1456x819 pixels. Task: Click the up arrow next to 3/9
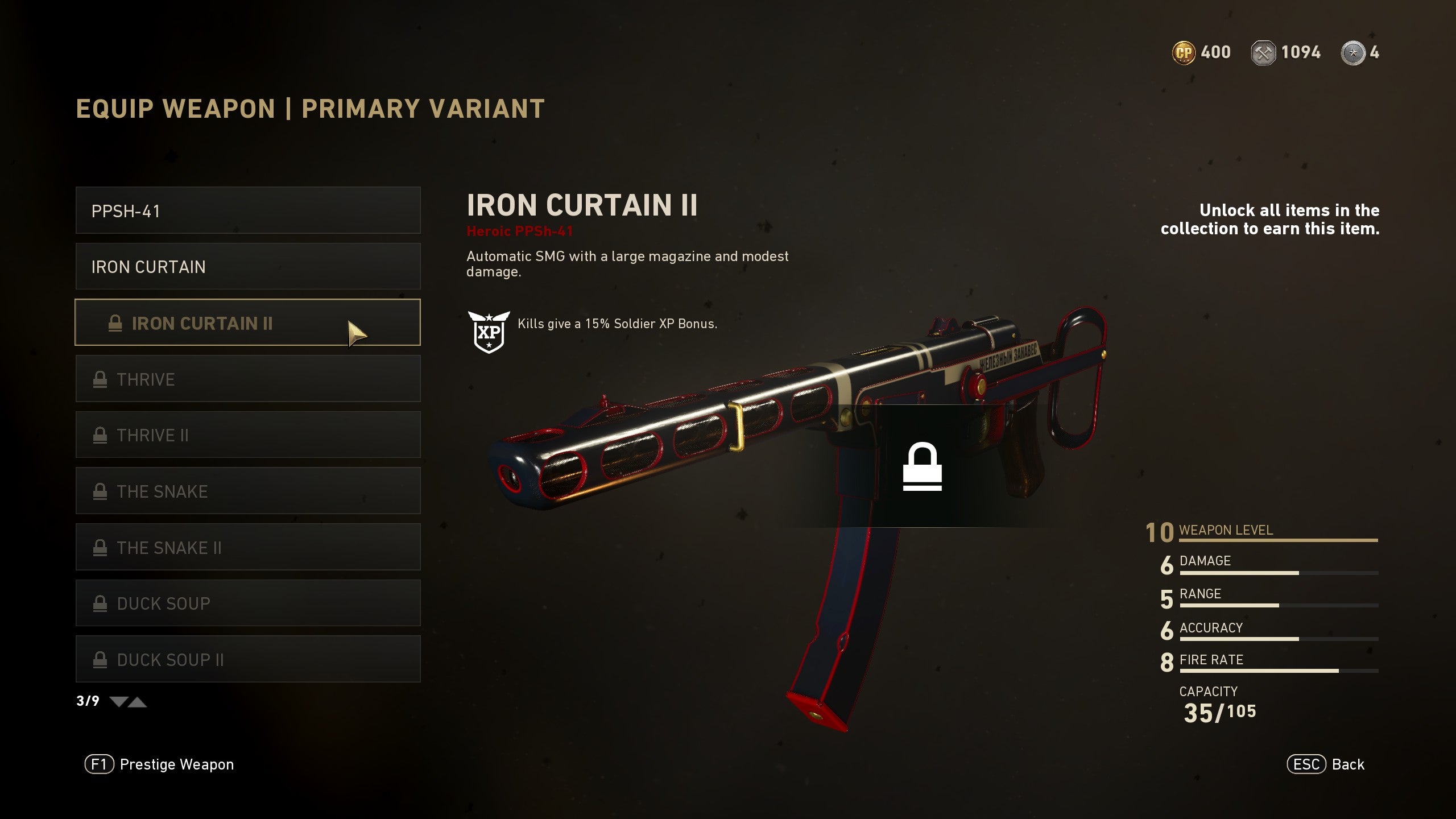pyautogui.click(x=138, y=702)
